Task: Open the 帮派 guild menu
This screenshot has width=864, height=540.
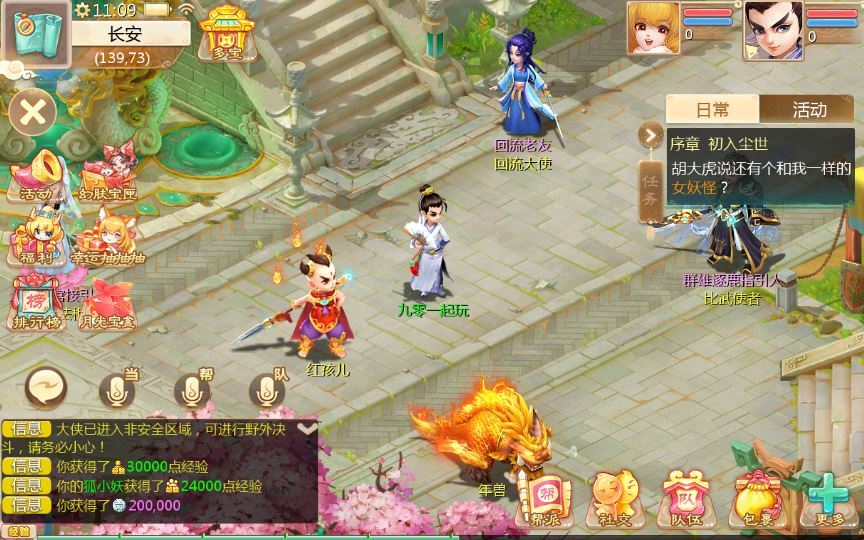Action: click(544, 496)
